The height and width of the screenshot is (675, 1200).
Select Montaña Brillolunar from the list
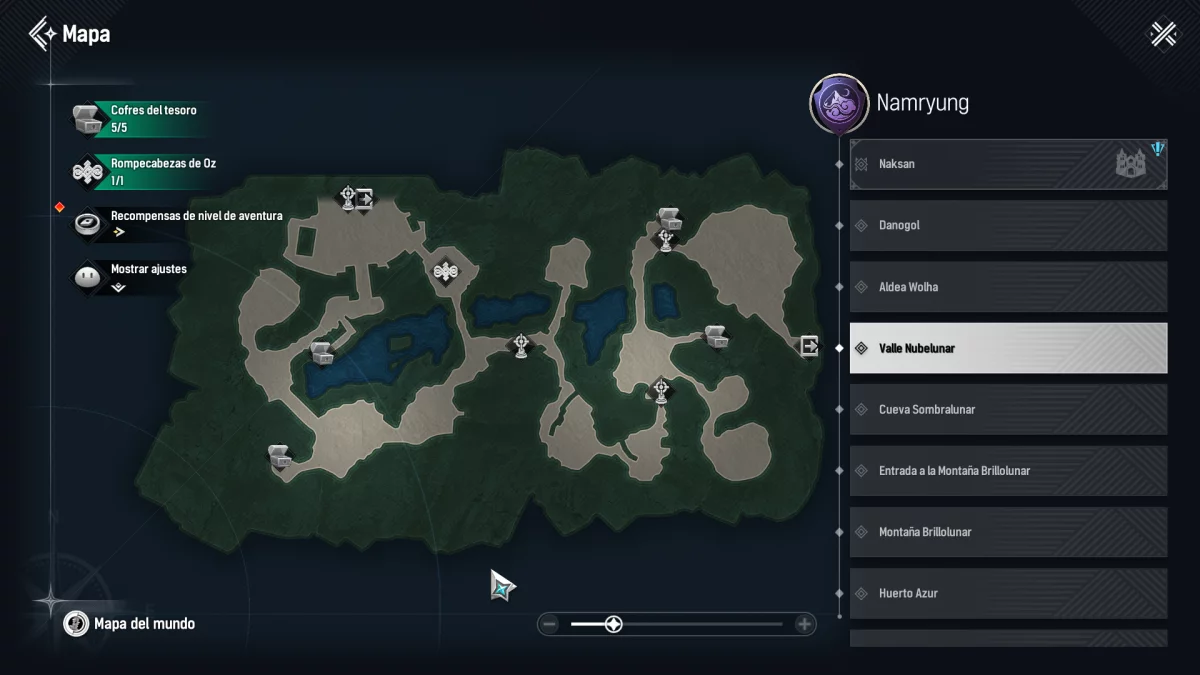click(x=1008, y=532)
